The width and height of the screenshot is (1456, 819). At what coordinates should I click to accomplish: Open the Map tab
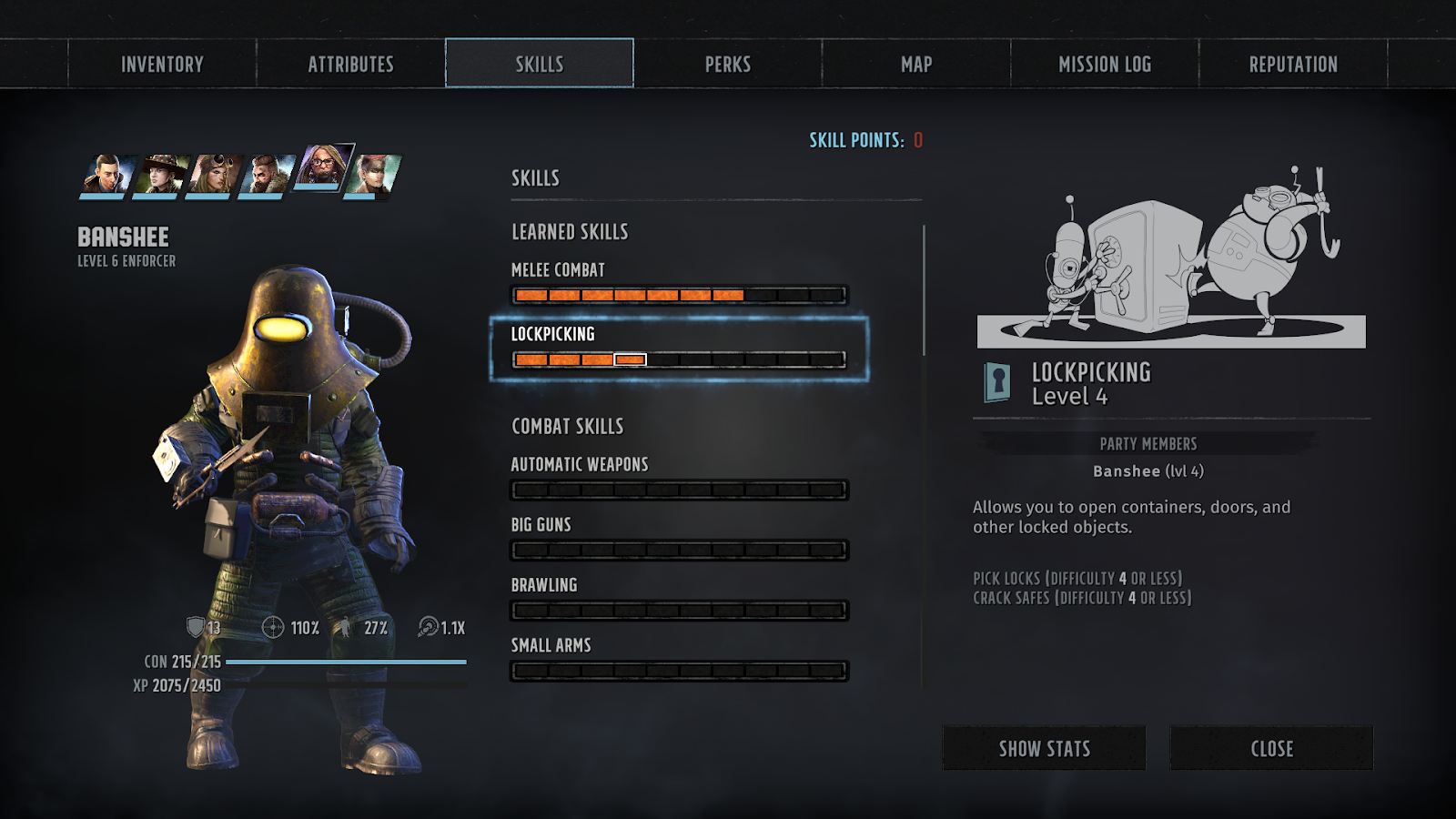(x=916, y=64)
